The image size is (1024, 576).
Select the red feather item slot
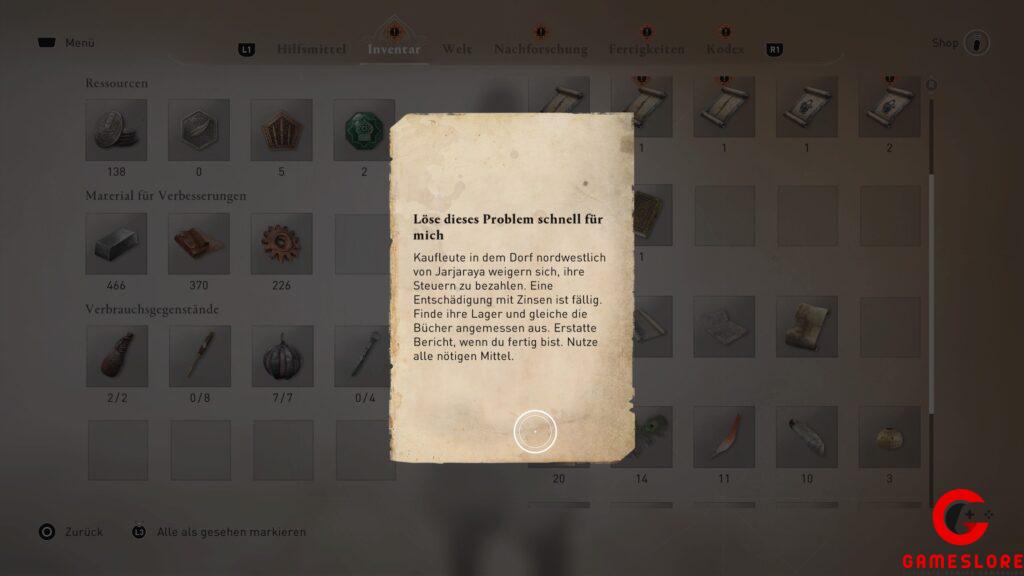click(x=723, y=436)
